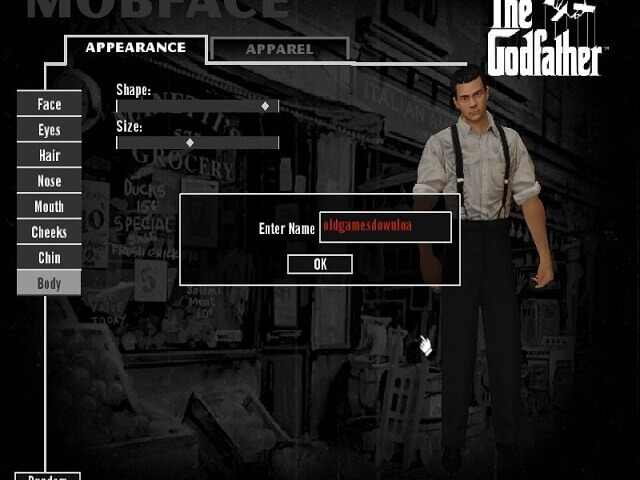Choose the Eyes category
The image size is (640, 480).
pyautogui.click(x=49, y=130)
